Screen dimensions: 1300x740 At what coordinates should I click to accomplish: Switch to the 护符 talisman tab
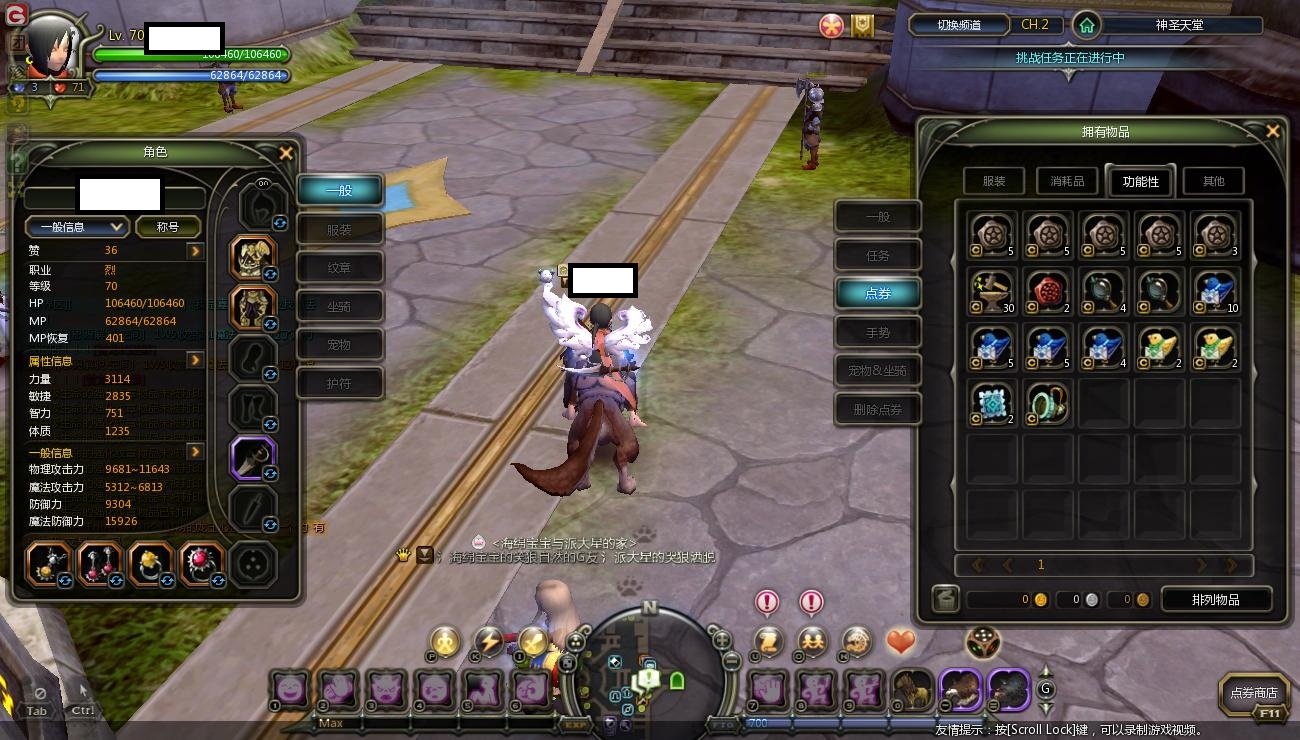[339, 383]
